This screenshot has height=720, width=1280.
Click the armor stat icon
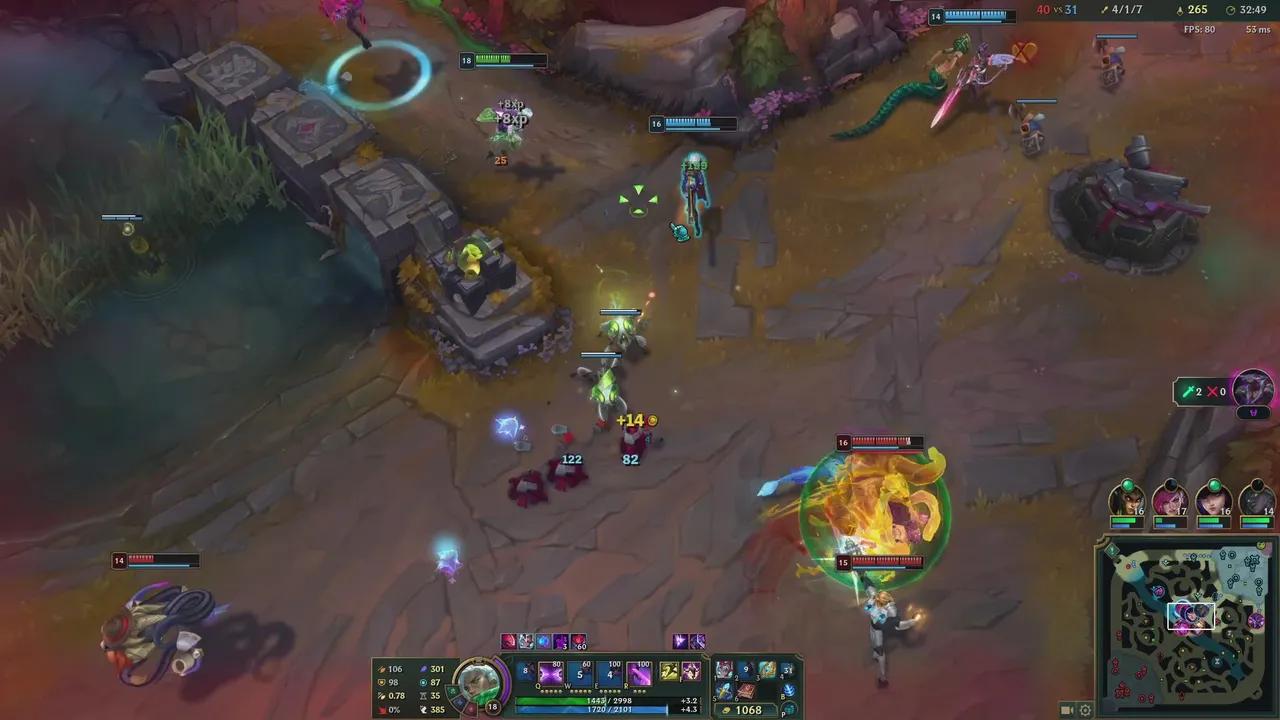coord(381,682)
